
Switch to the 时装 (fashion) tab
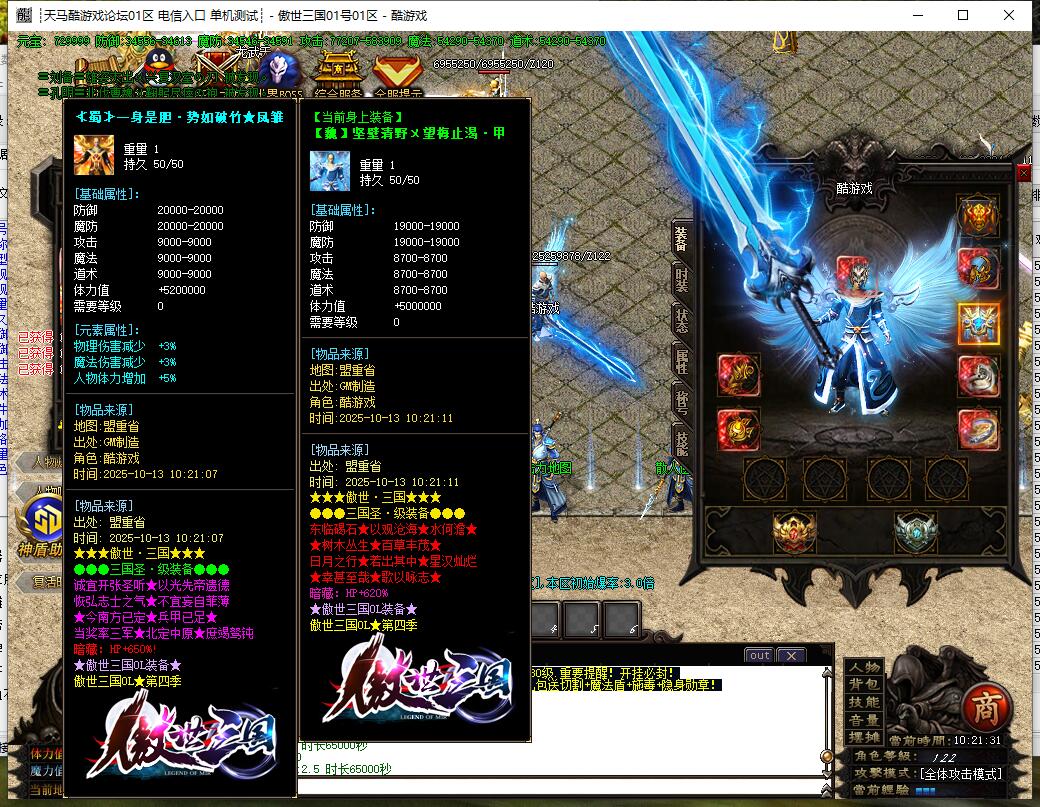click(x=682, y=279)
